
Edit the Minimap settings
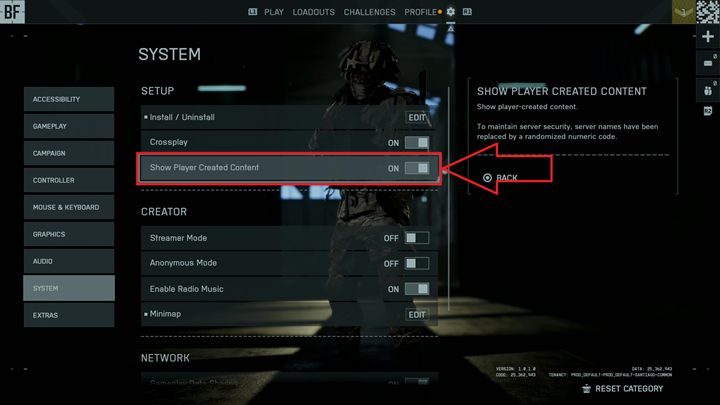click(417, 315)
